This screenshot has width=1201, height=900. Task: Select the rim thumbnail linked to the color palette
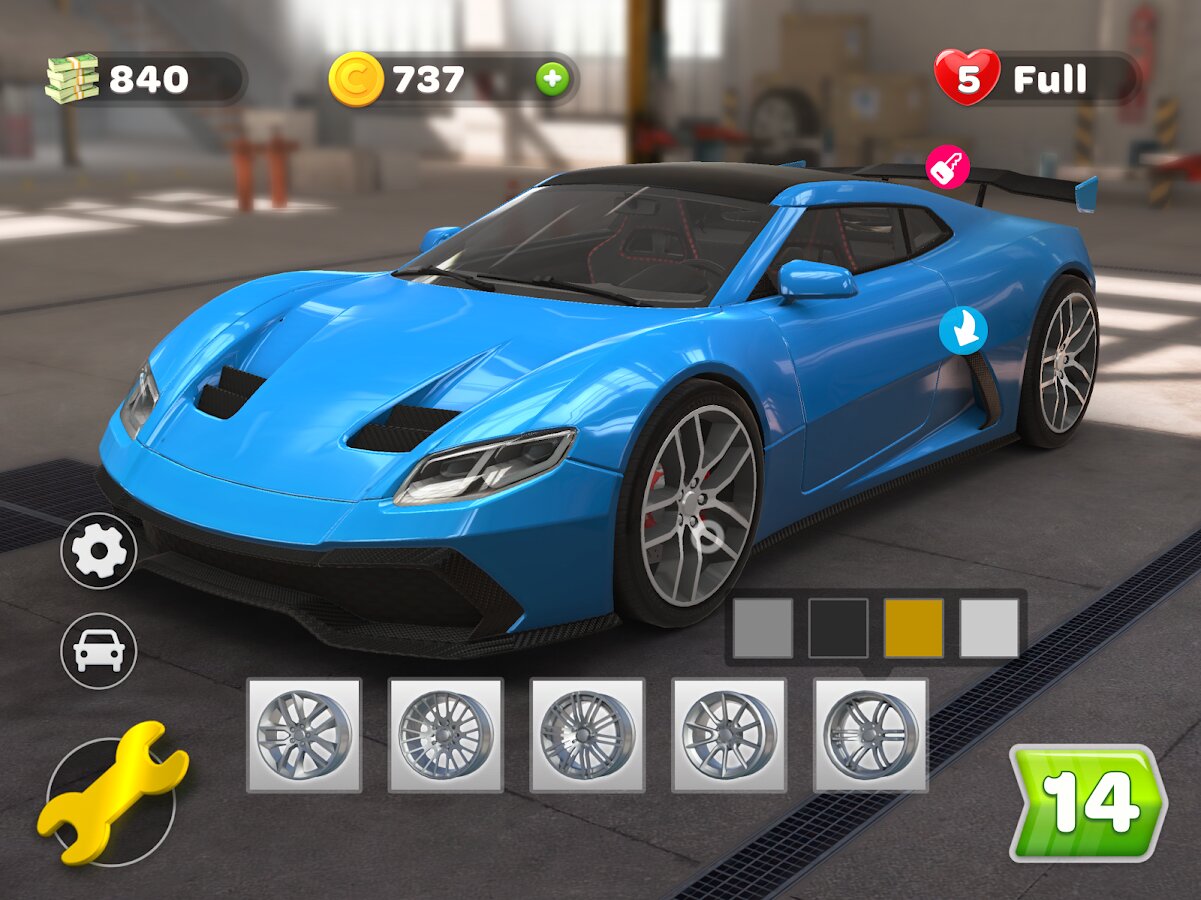pyautogui.click(x=870, y=735)
